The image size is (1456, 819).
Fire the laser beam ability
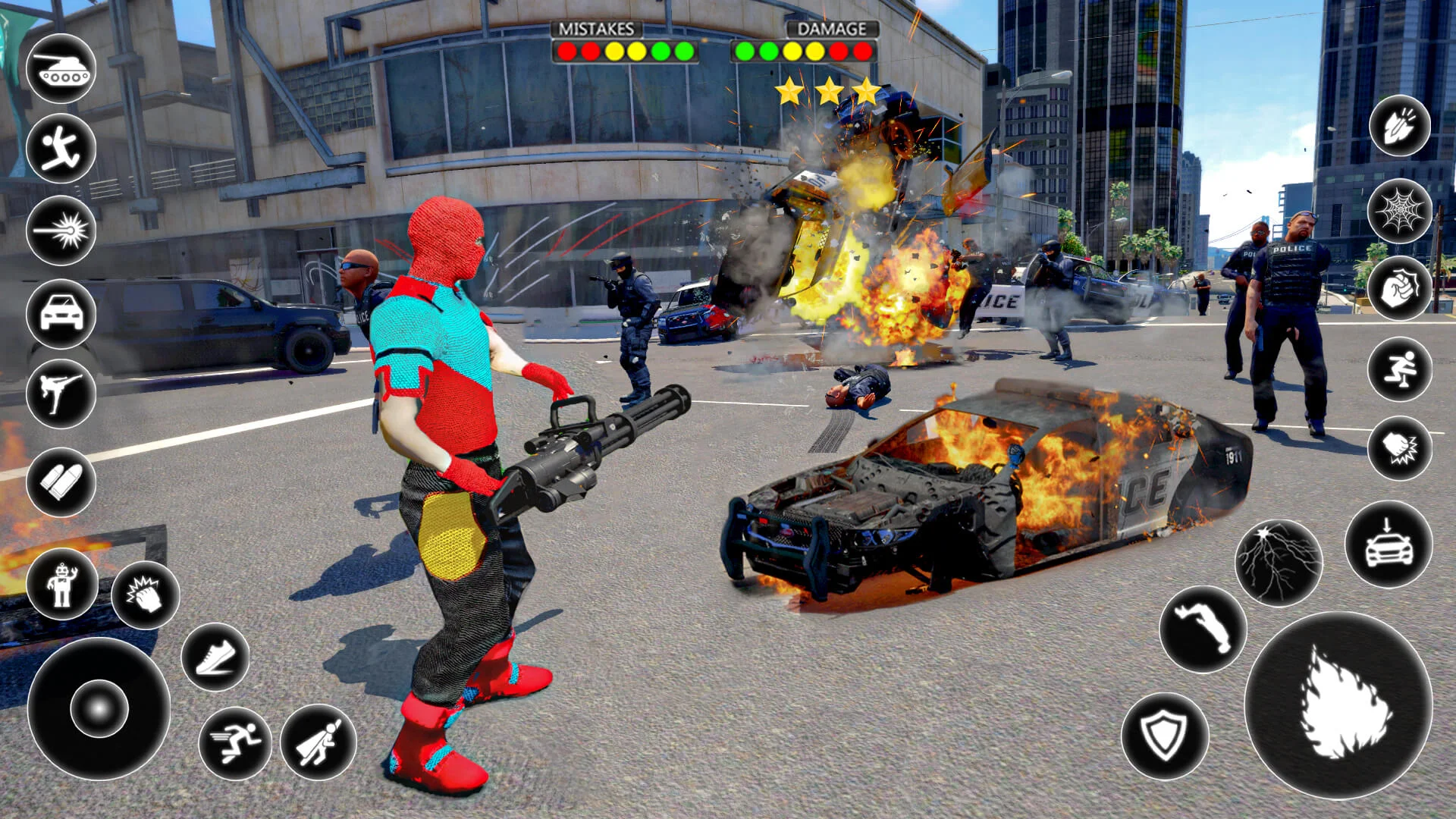61,231
